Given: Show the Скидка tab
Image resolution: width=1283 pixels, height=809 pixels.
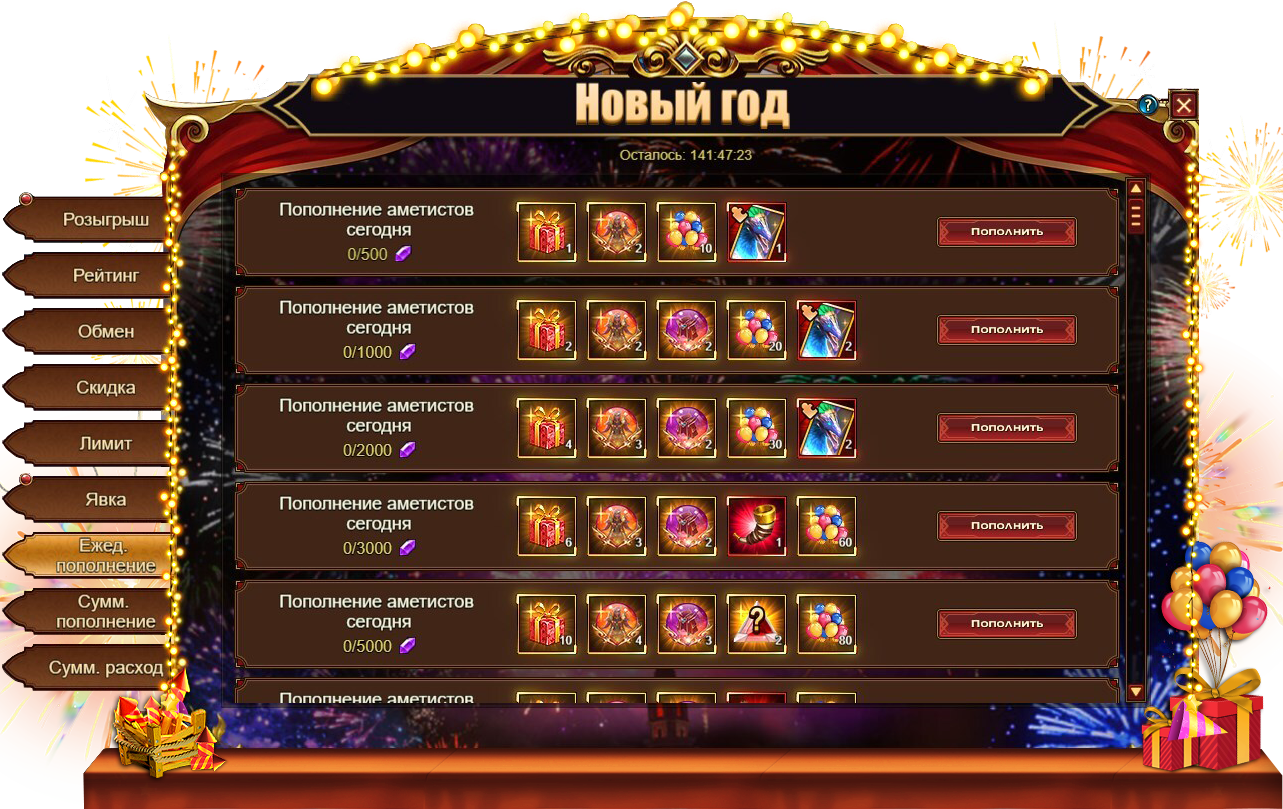Looking at the screenshot, I should click(x=105, y=387).
